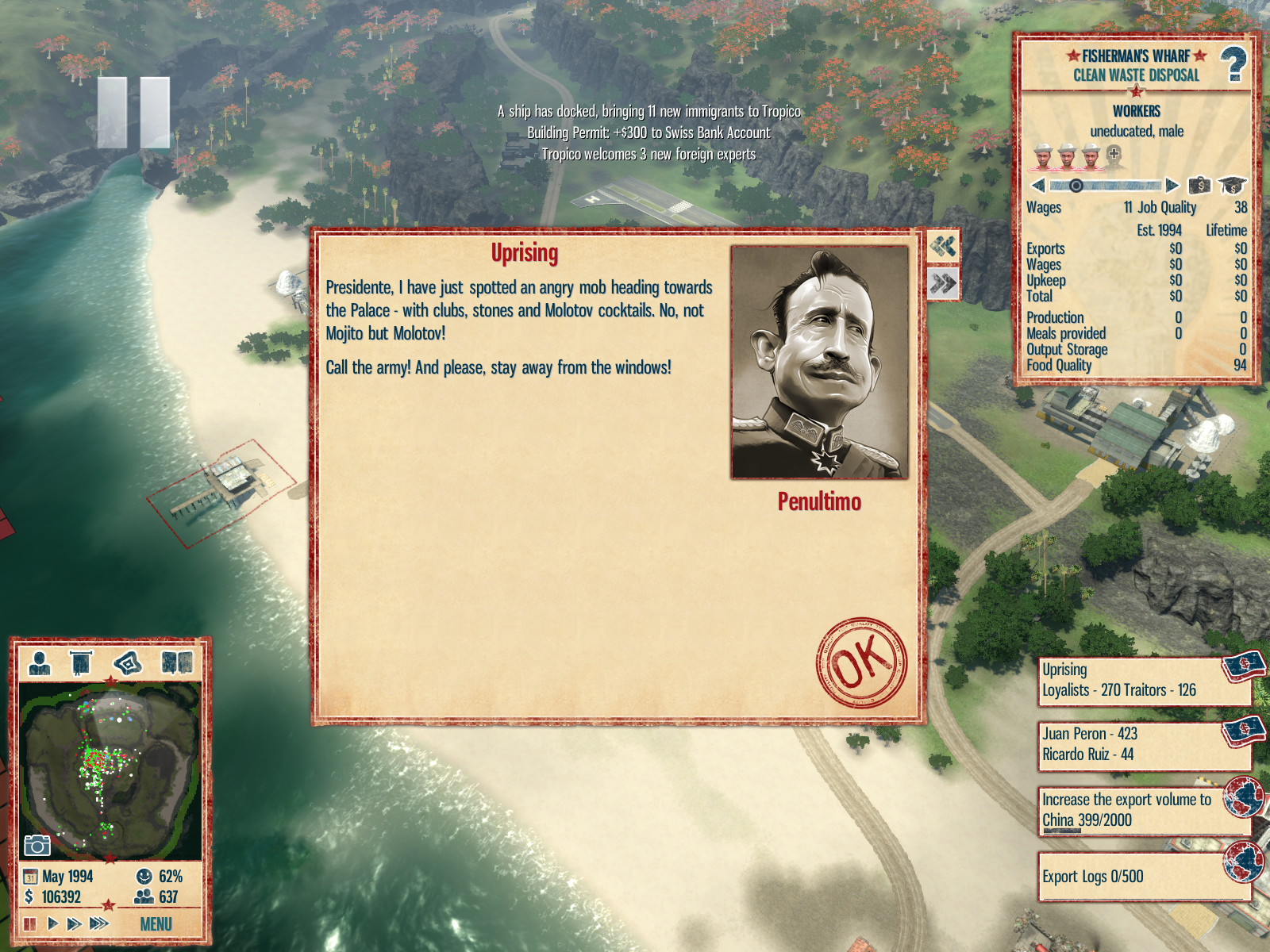Open the person silhouette panel above the minimap
The height and width of the screenshot is (952, 1270).
pos(39,662)
